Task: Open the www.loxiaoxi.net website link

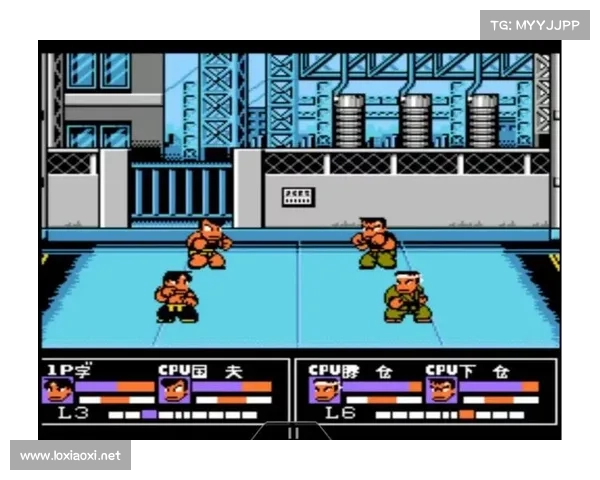Action: pos(71,456)
